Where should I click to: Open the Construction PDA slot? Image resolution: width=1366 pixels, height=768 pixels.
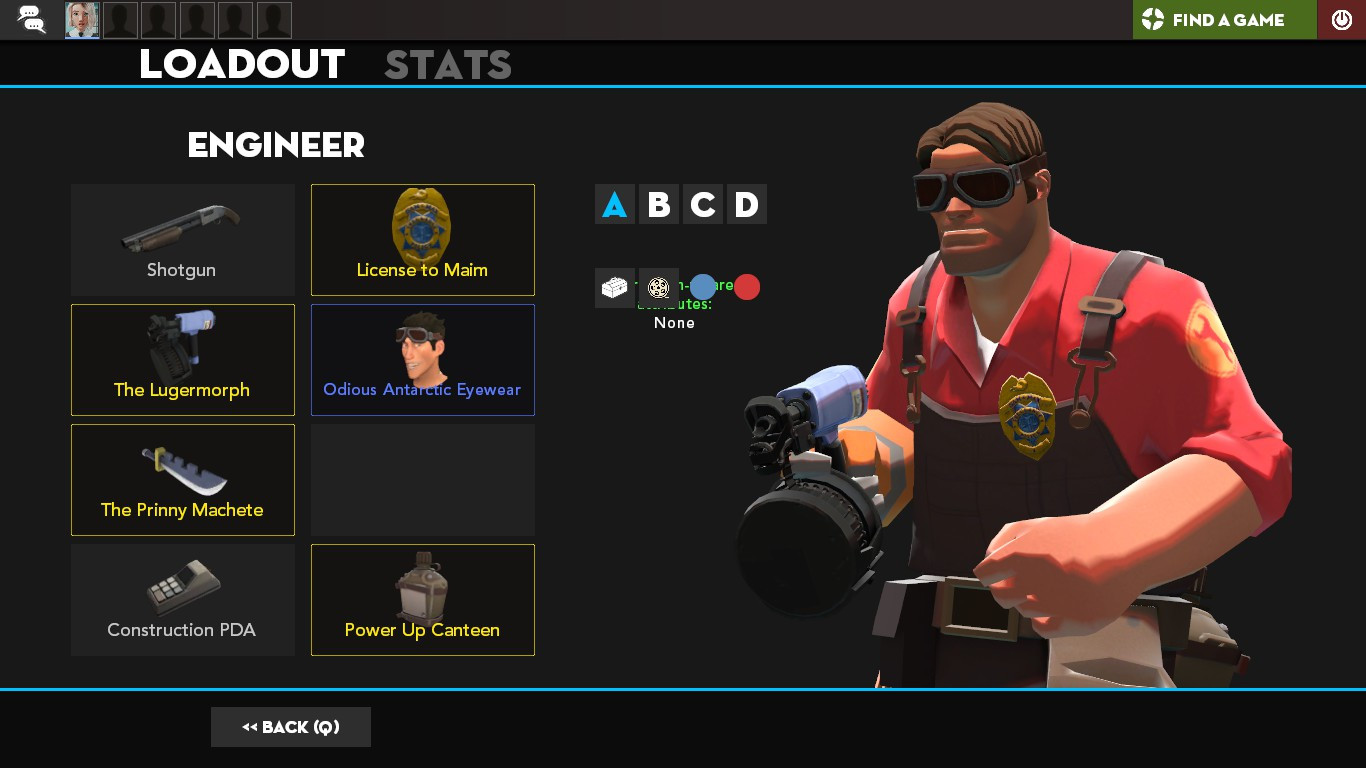pos(182,600)
